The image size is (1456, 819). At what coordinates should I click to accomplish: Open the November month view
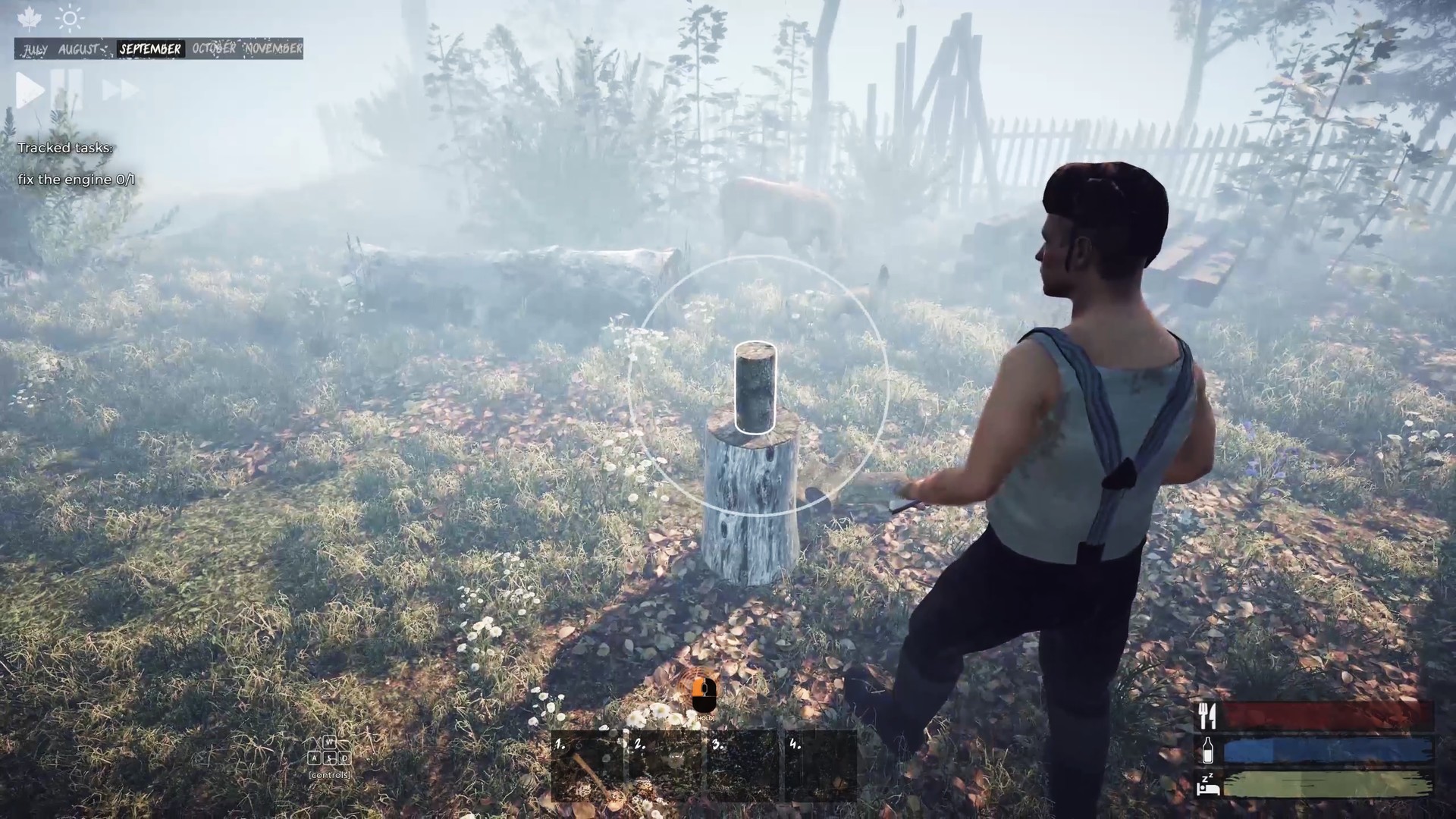click(x=273, y=49)
